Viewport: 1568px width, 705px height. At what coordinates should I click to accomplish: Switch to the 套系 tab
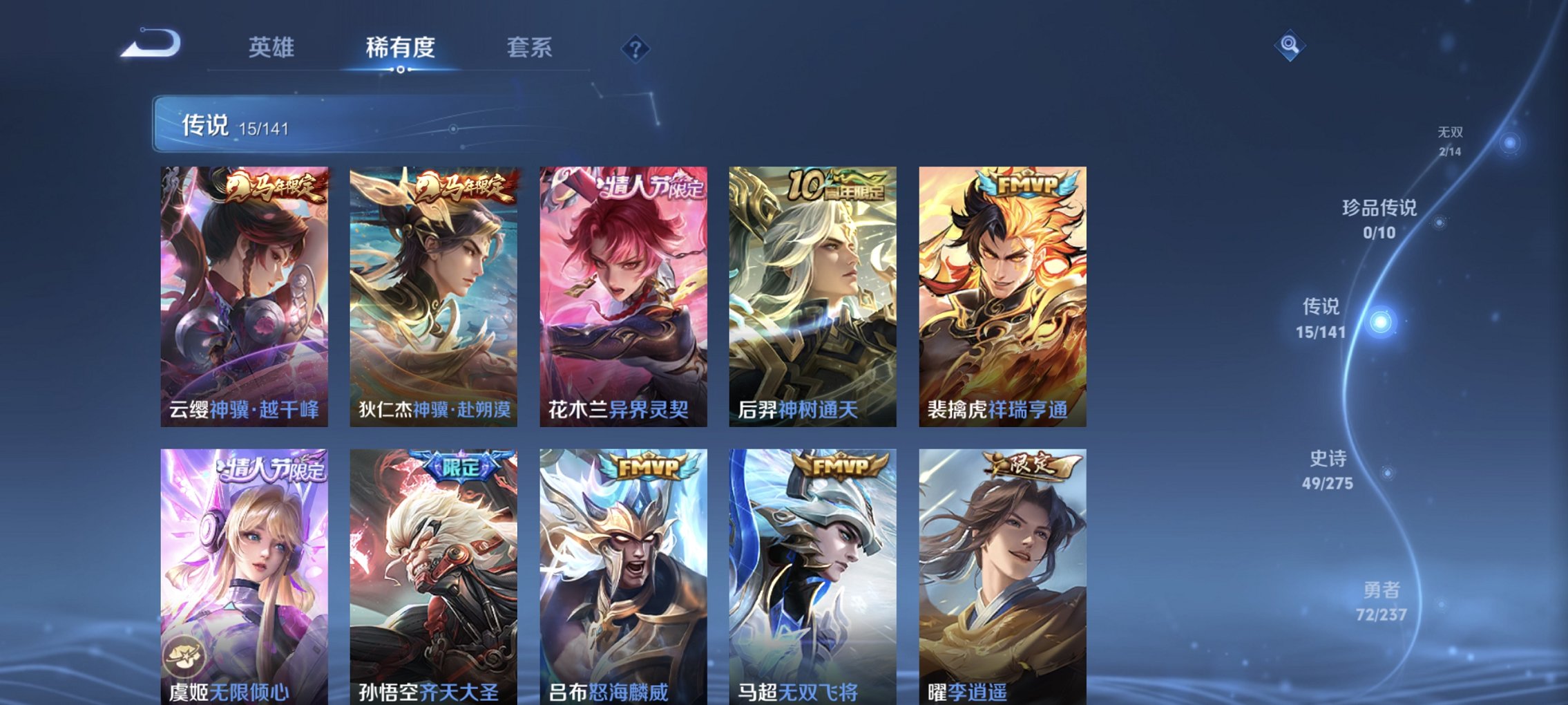pyautogui.click(x=530, y=47)
